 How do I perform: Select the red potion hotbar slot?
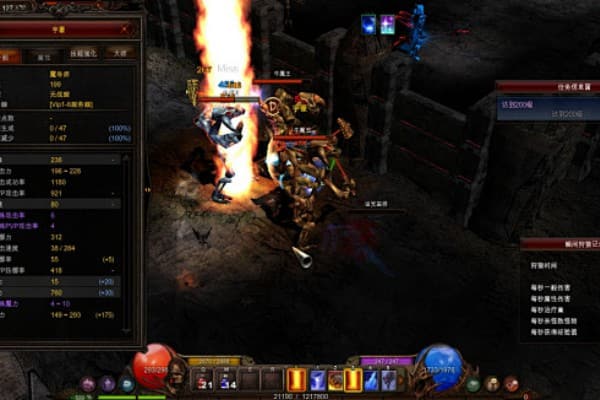(203, 380)
